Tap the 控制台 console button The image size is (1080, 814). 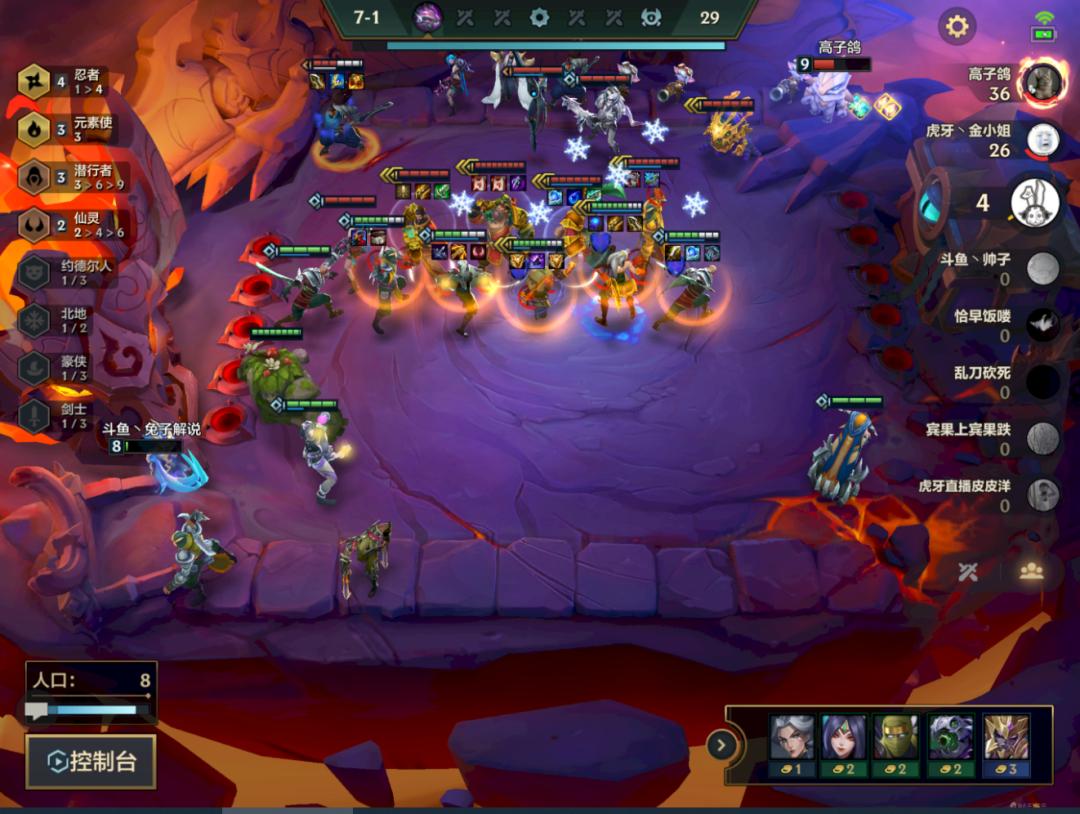click(91, 762)
